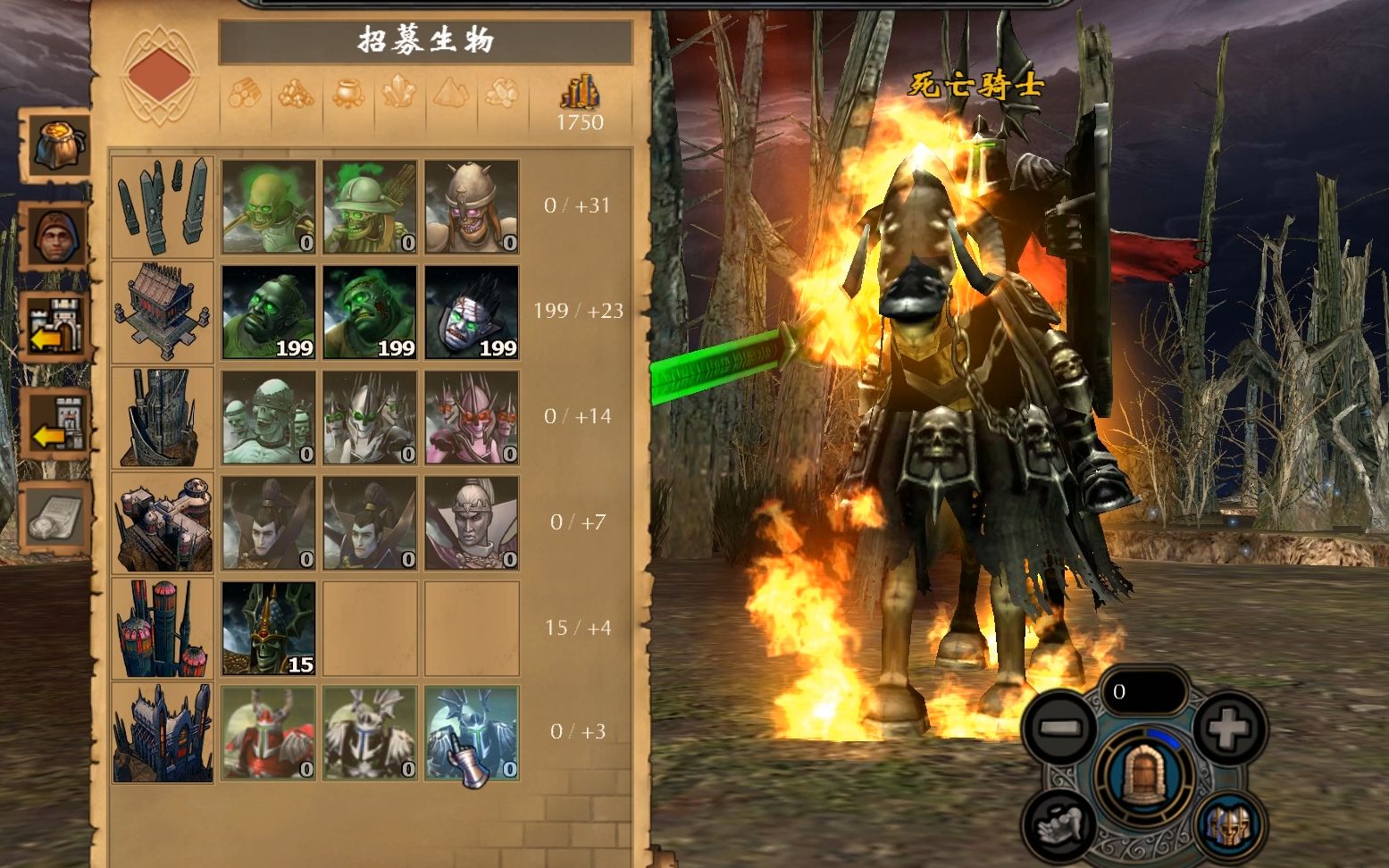Select the crowned lich with 15 available

point(268,629)
